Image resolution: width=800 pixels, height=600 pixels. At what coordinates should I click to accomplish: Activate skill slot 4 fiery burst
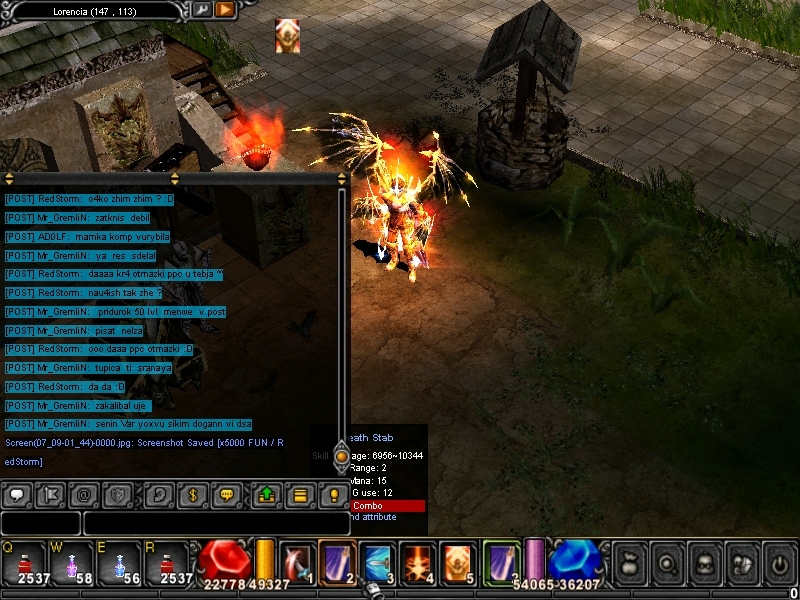click(417, 562)
